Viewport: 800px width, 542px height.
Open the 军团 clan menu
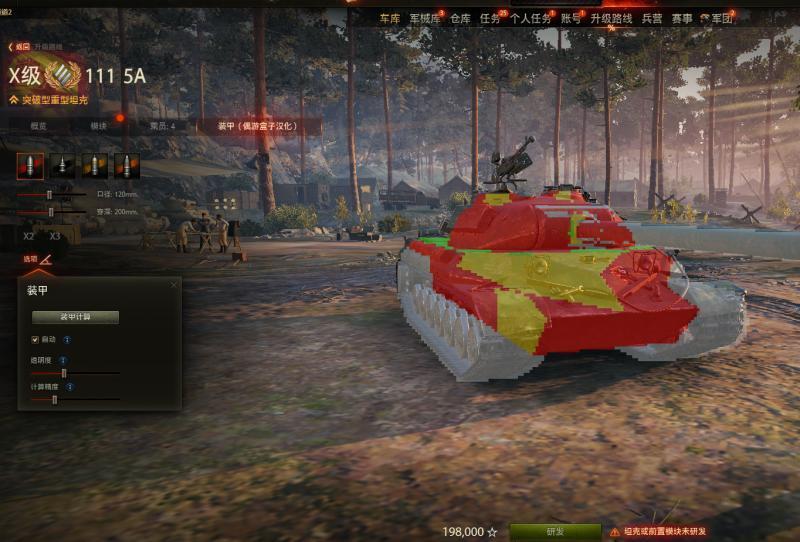tap(722, 19)
